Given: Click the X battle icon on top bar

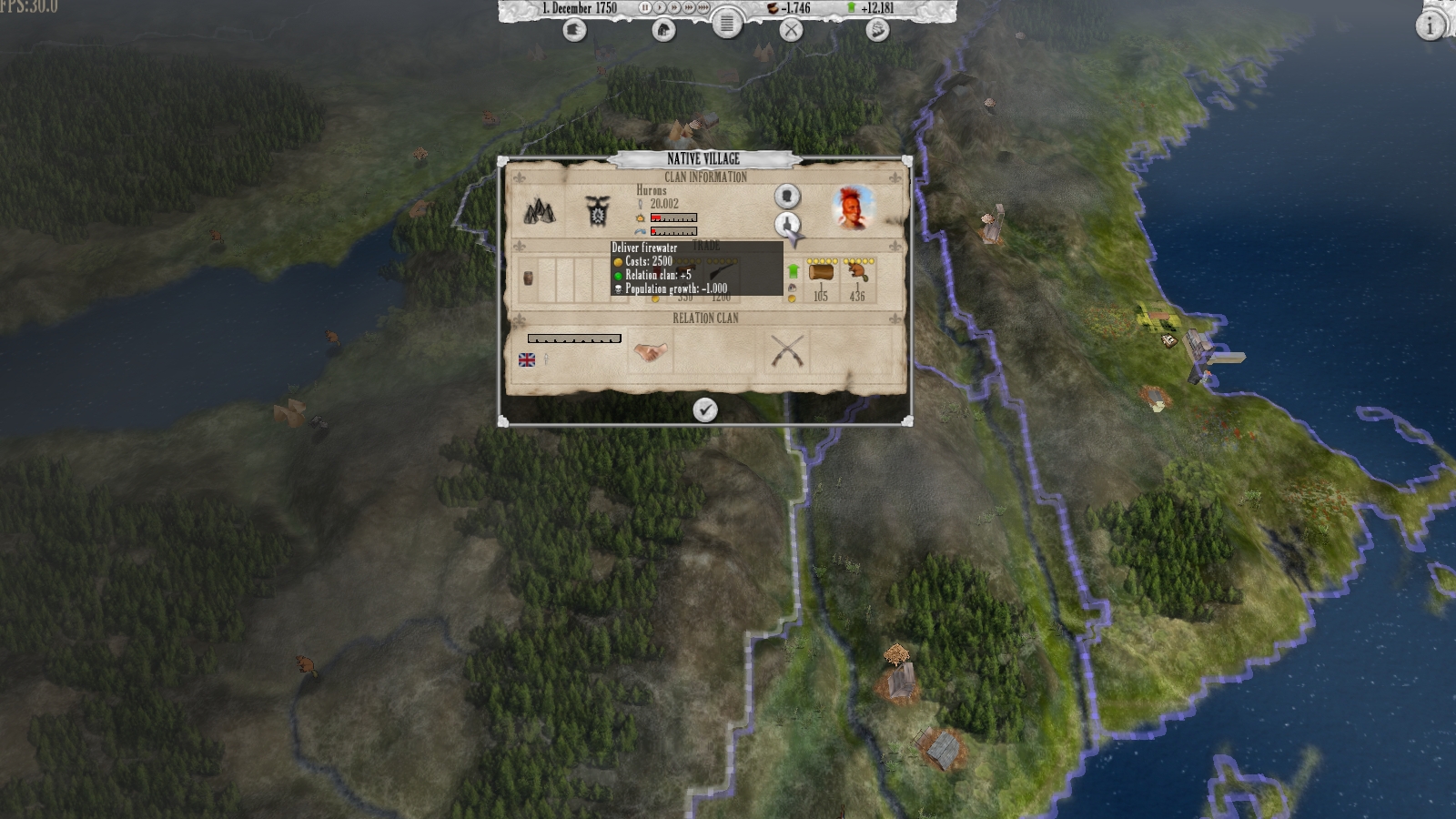Looking at the screenshot, I should [791, 29].
